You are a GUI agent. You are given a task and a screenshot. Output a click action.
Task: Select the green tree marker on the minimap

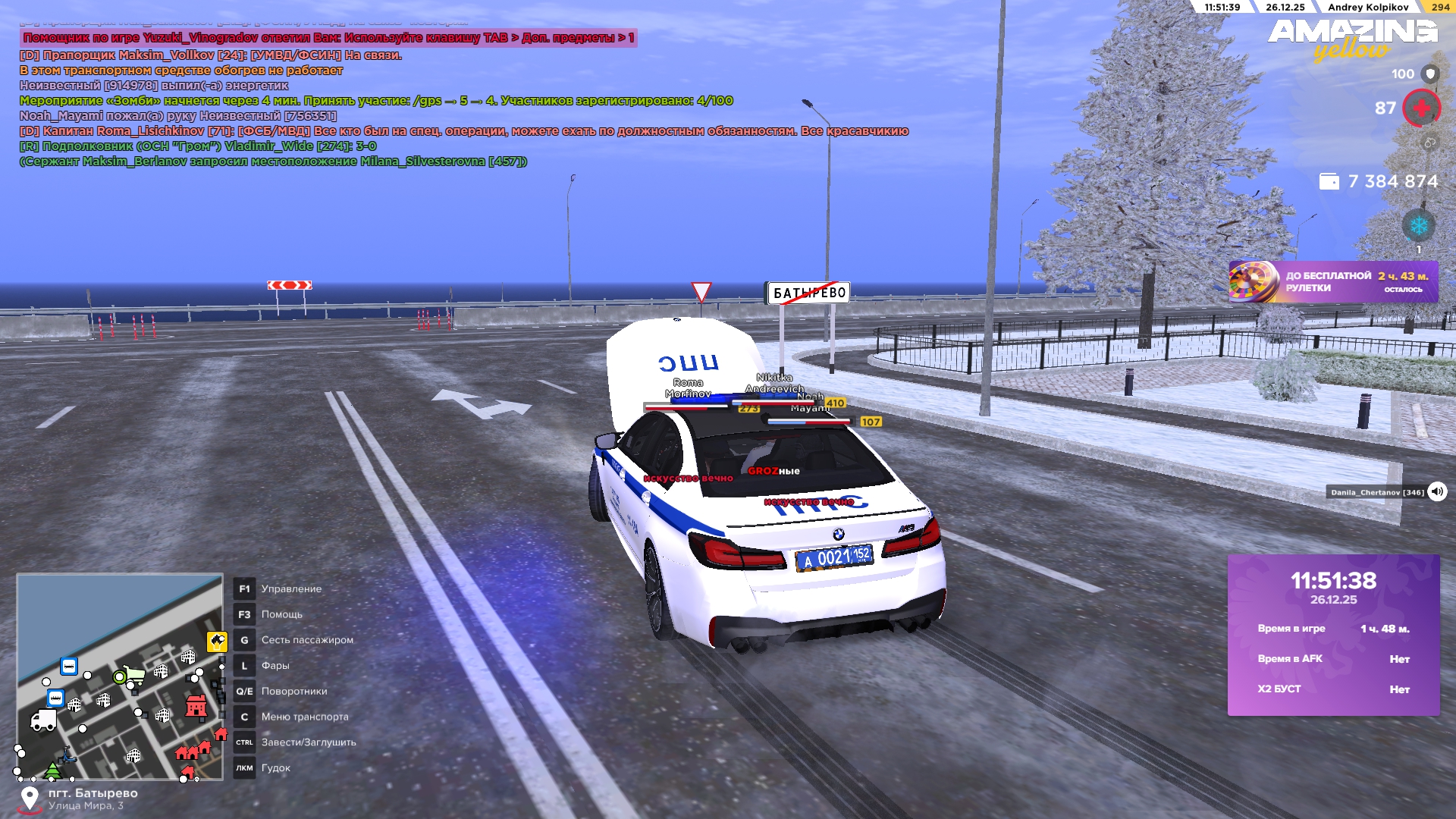click(52, 770)
